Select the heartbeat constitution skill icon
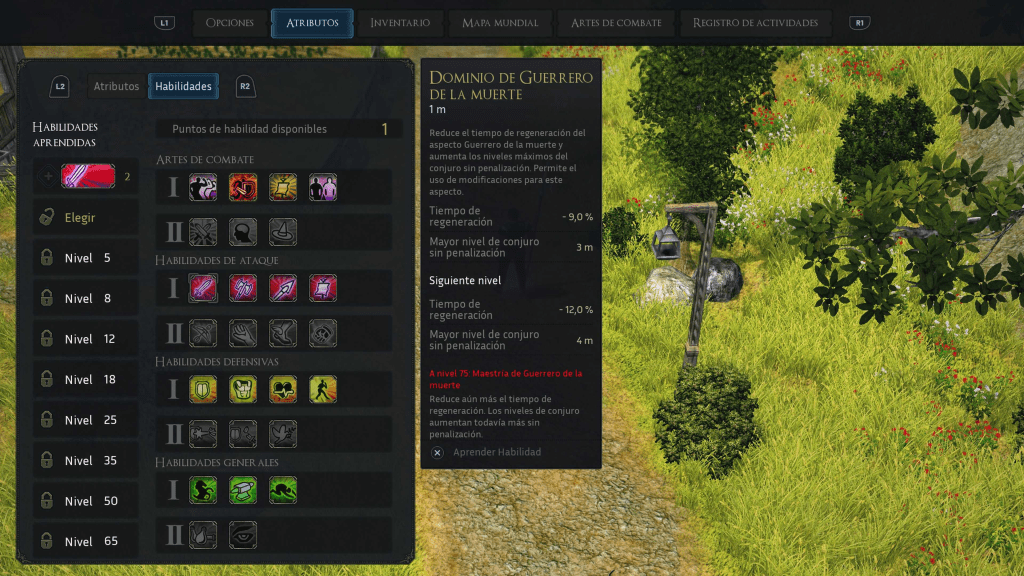 283,389
